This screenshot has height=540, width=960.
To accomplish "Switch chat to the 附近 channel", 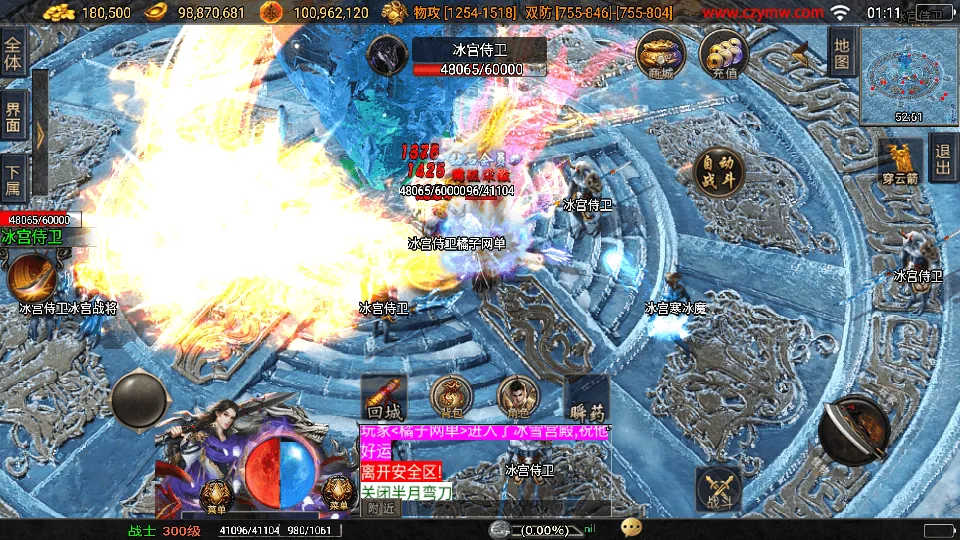I will pos(380,508).
